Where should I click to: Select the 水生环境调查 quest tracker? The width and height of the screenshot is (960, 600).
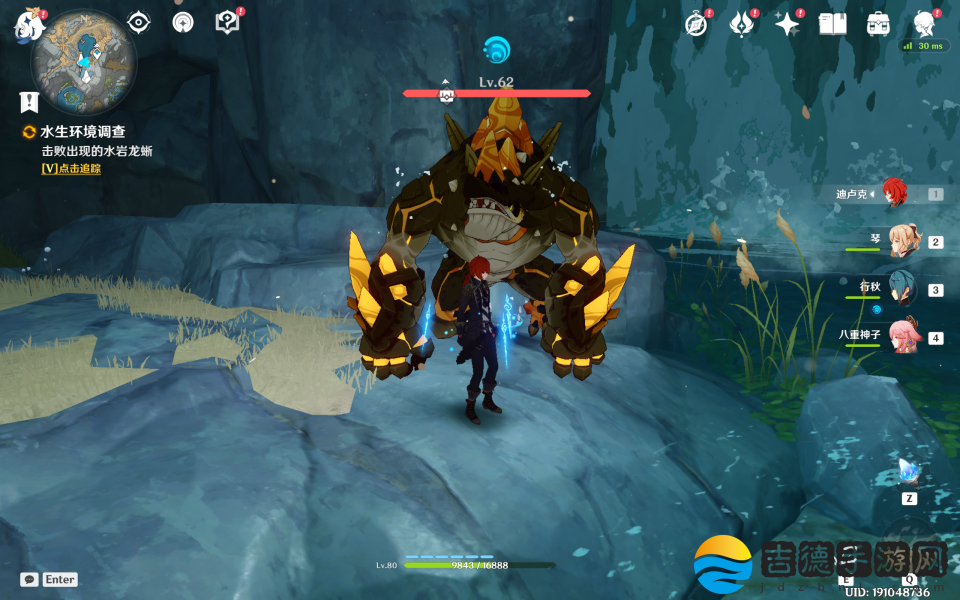[x=82, y=131]
